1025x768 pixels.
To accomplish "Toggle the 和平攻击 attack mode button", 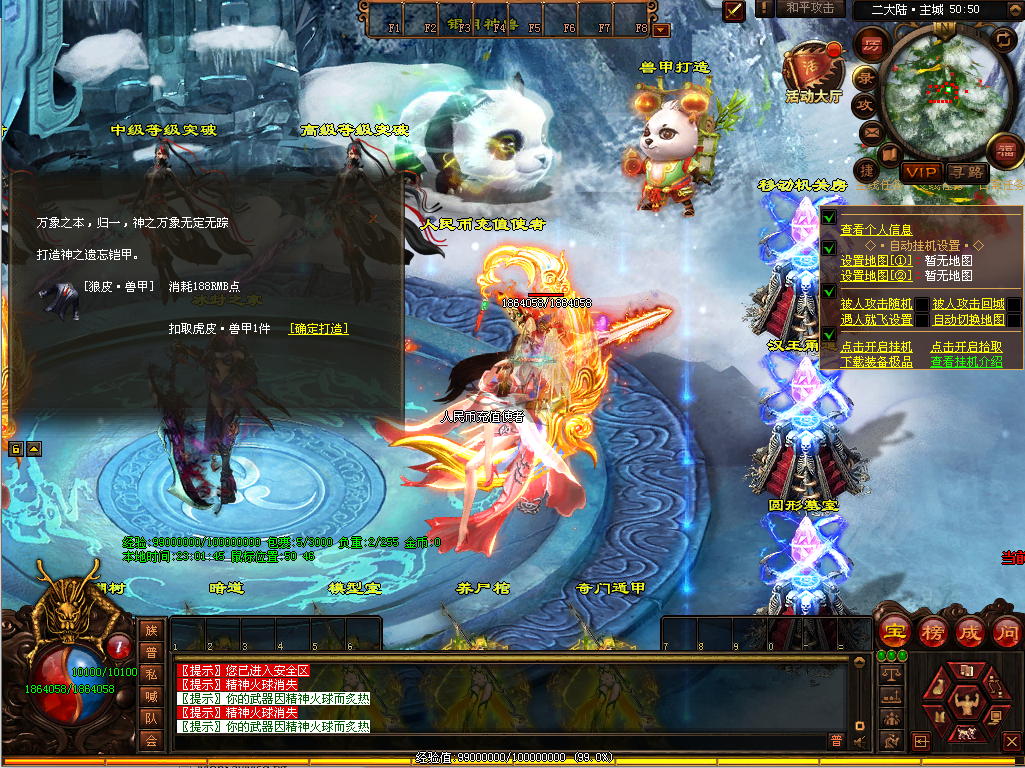I will 809,8.
